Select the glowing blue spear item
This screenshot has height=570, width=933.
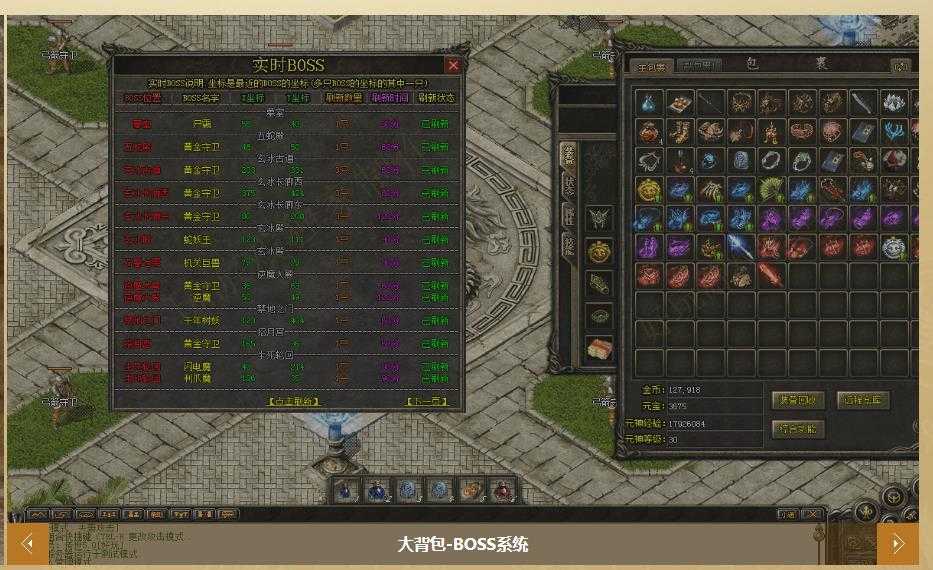pos(740,247)
